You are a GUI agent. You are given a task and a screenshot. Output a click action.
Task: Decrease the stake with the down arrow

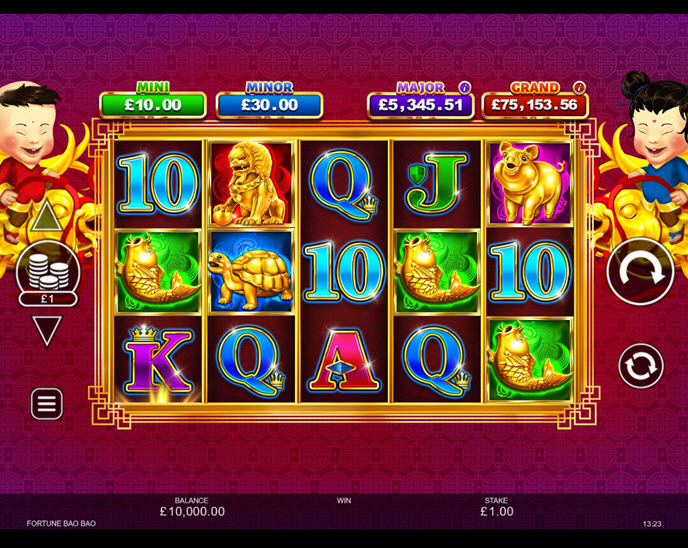click(47, 329)
